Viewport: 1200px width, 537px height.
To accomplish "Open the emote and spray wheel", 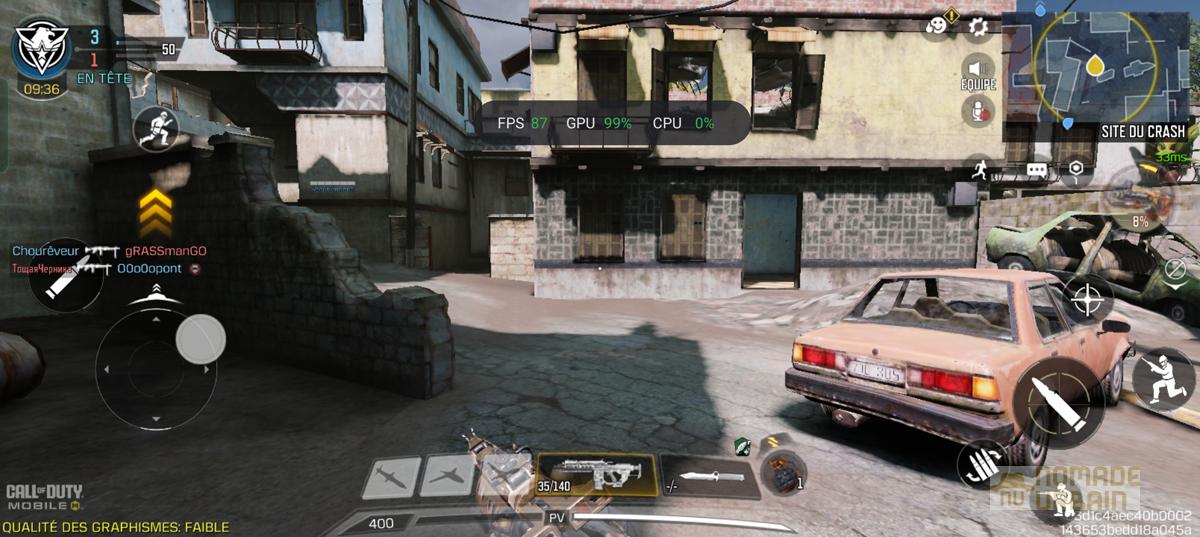I will pos(937,27).
